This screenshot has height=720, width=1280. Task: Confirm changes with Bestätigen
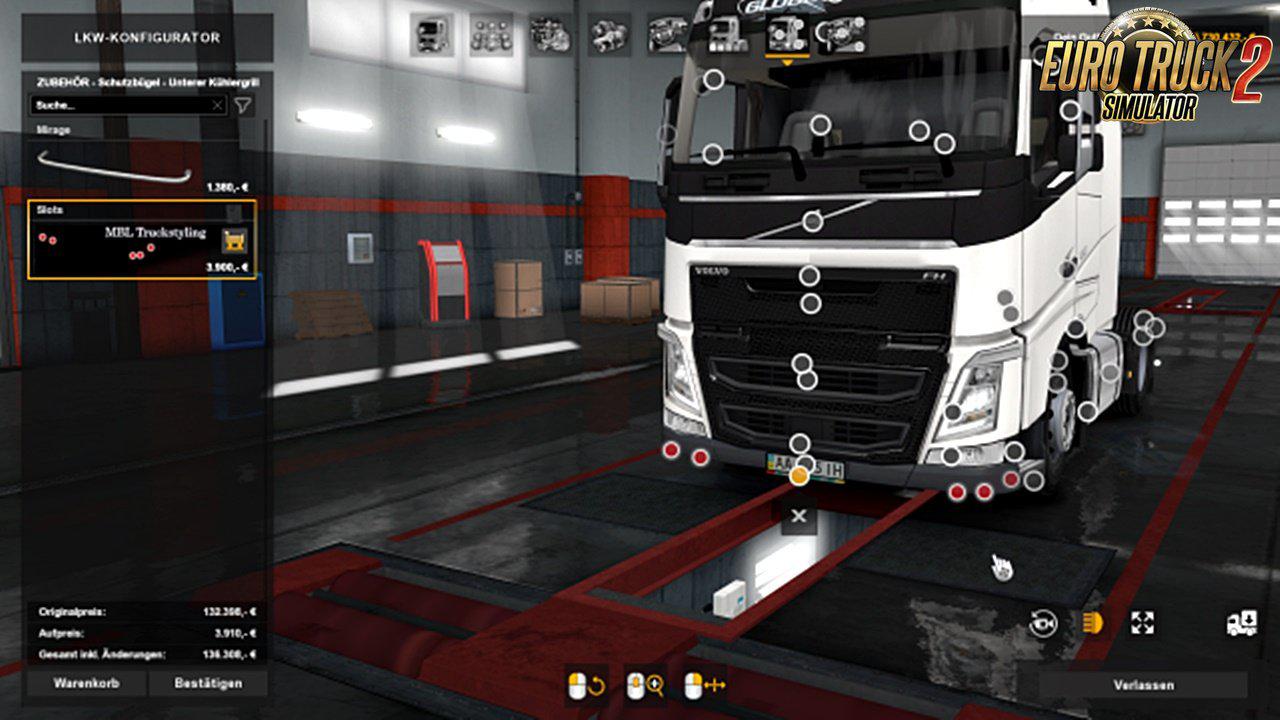208,684
